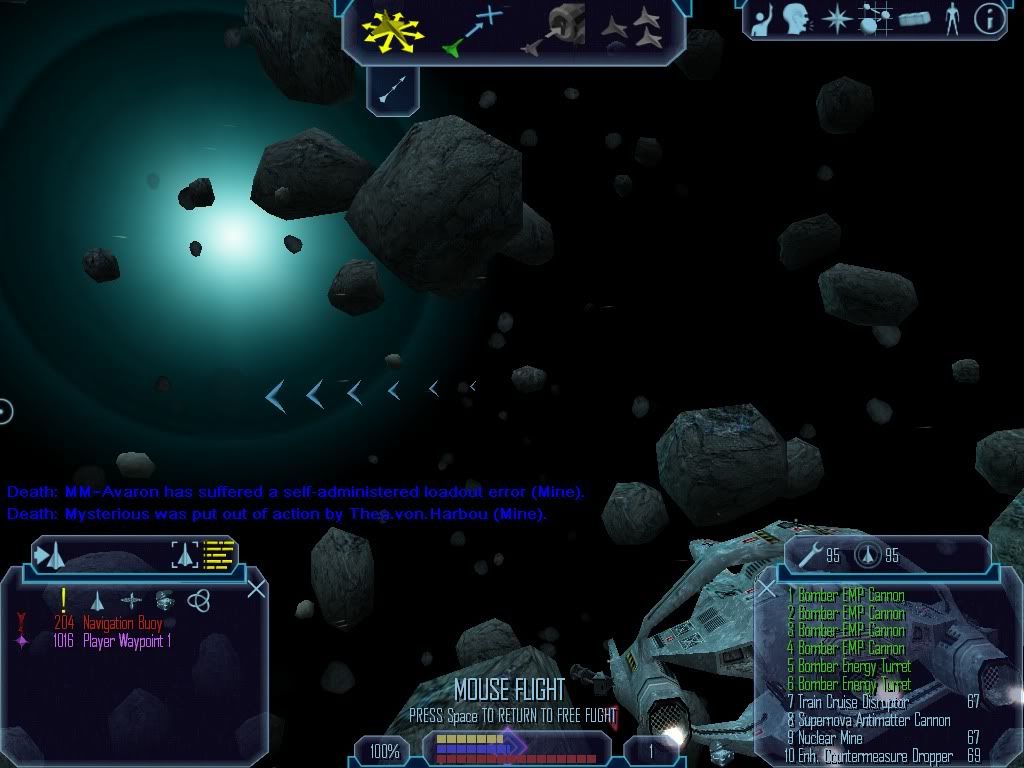Close the weapons list panel

(x=767, y=589)
